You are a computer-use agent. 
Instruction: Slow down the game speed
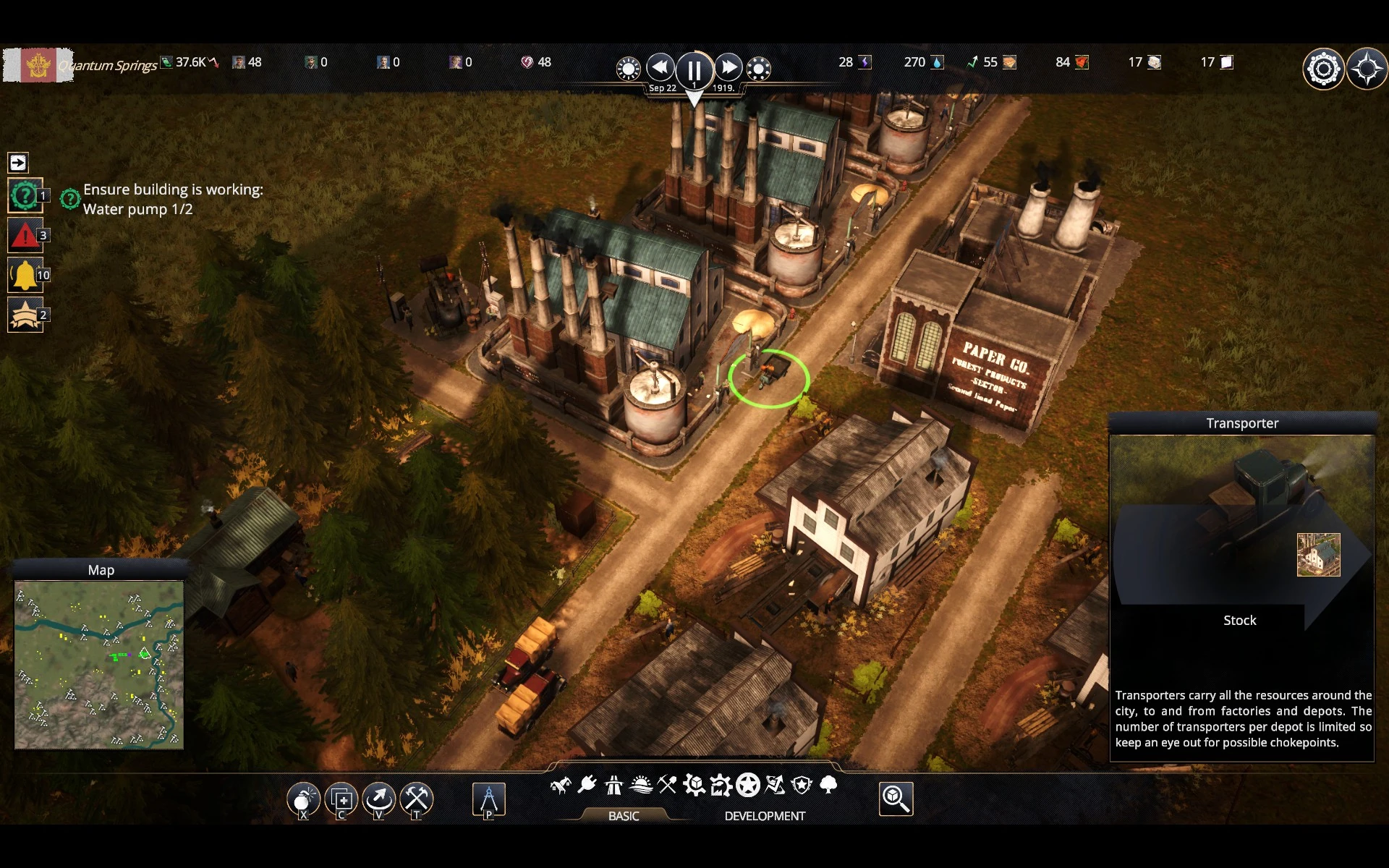tap(660, 68)
